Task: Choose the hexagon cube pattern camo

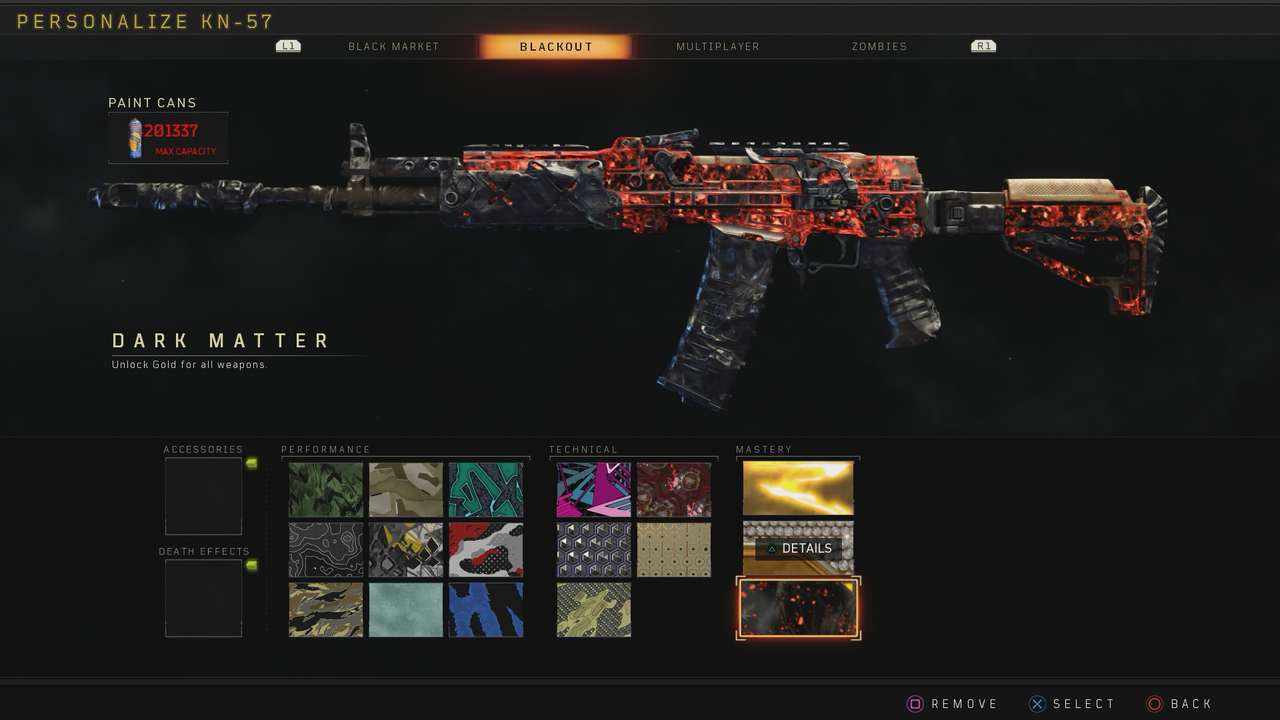Action: [x=594, y=549]
